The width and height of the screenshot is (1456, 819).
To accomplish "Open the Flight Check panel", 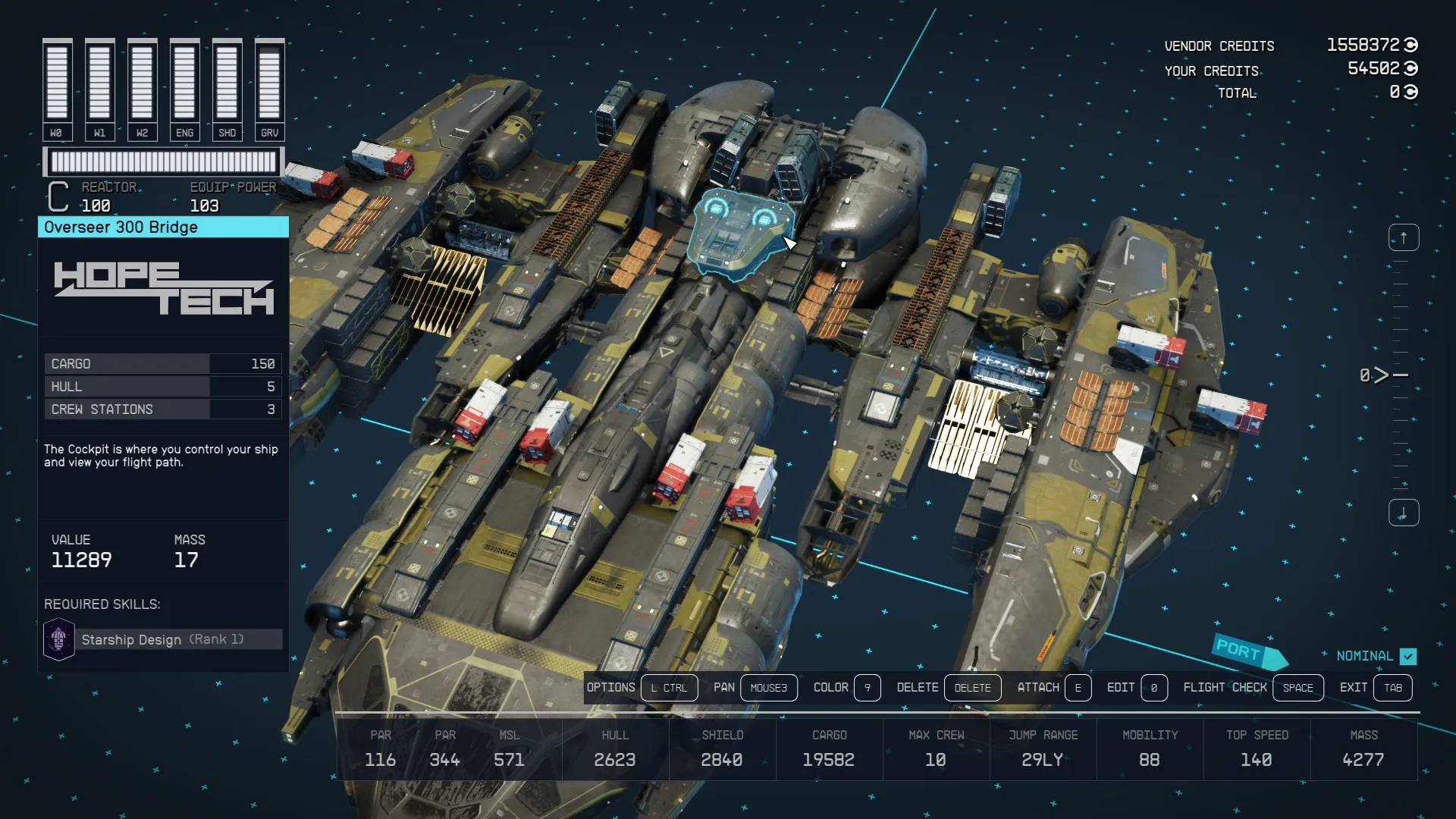I will 1298,688.
